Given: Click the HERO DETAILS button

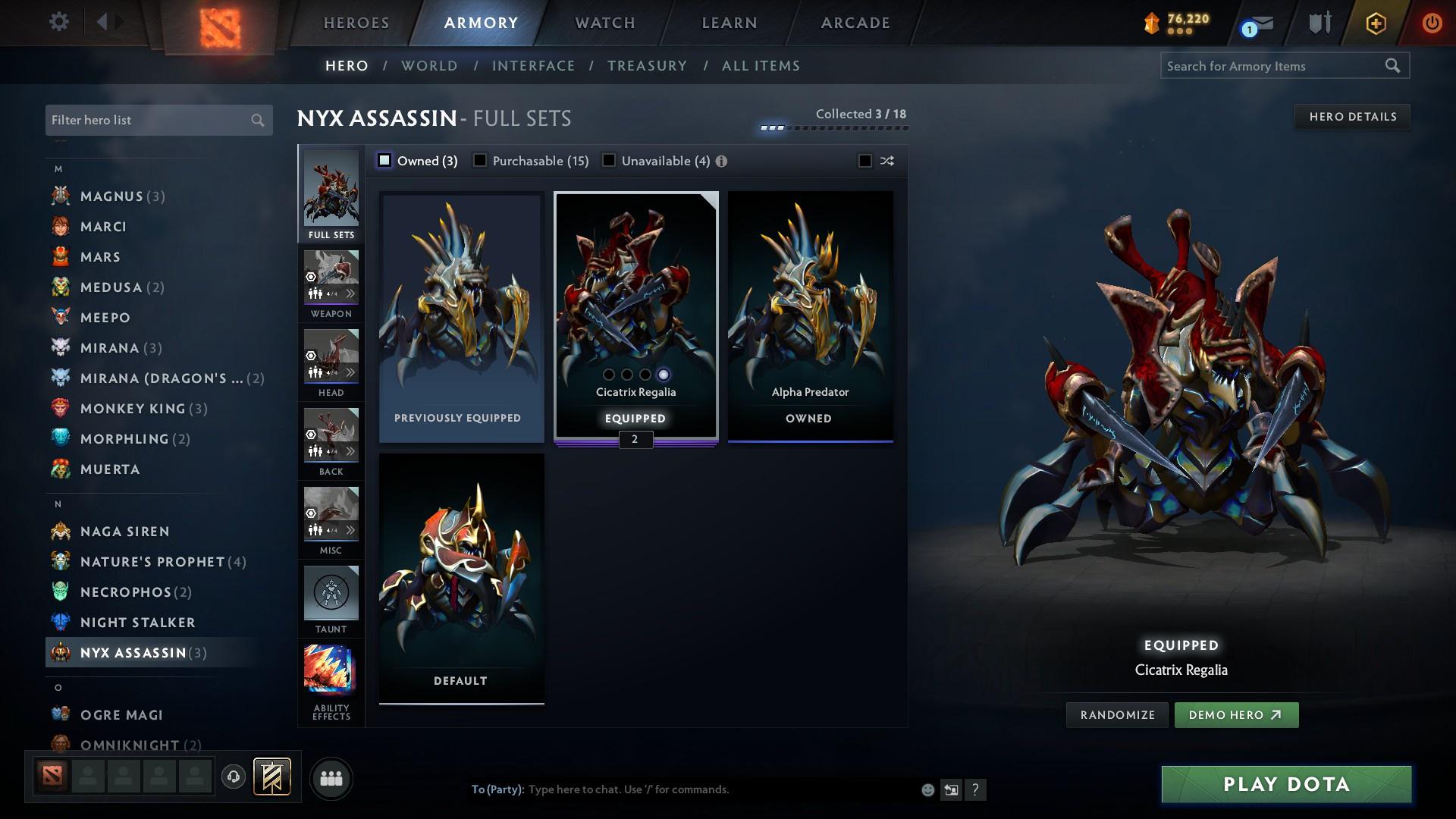Looking at the screenshot, I should 1353,116.
